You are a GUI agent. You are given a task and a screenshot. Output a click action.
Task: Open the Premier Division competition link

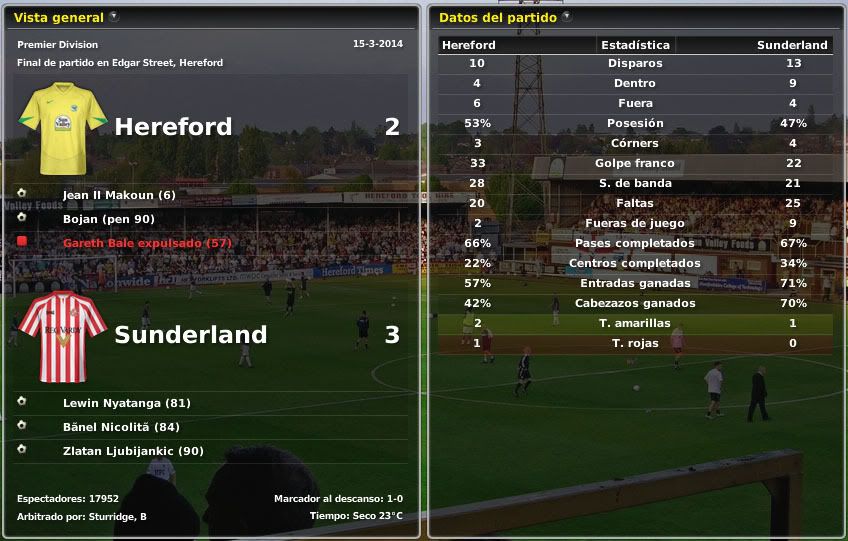click(58, 45)
